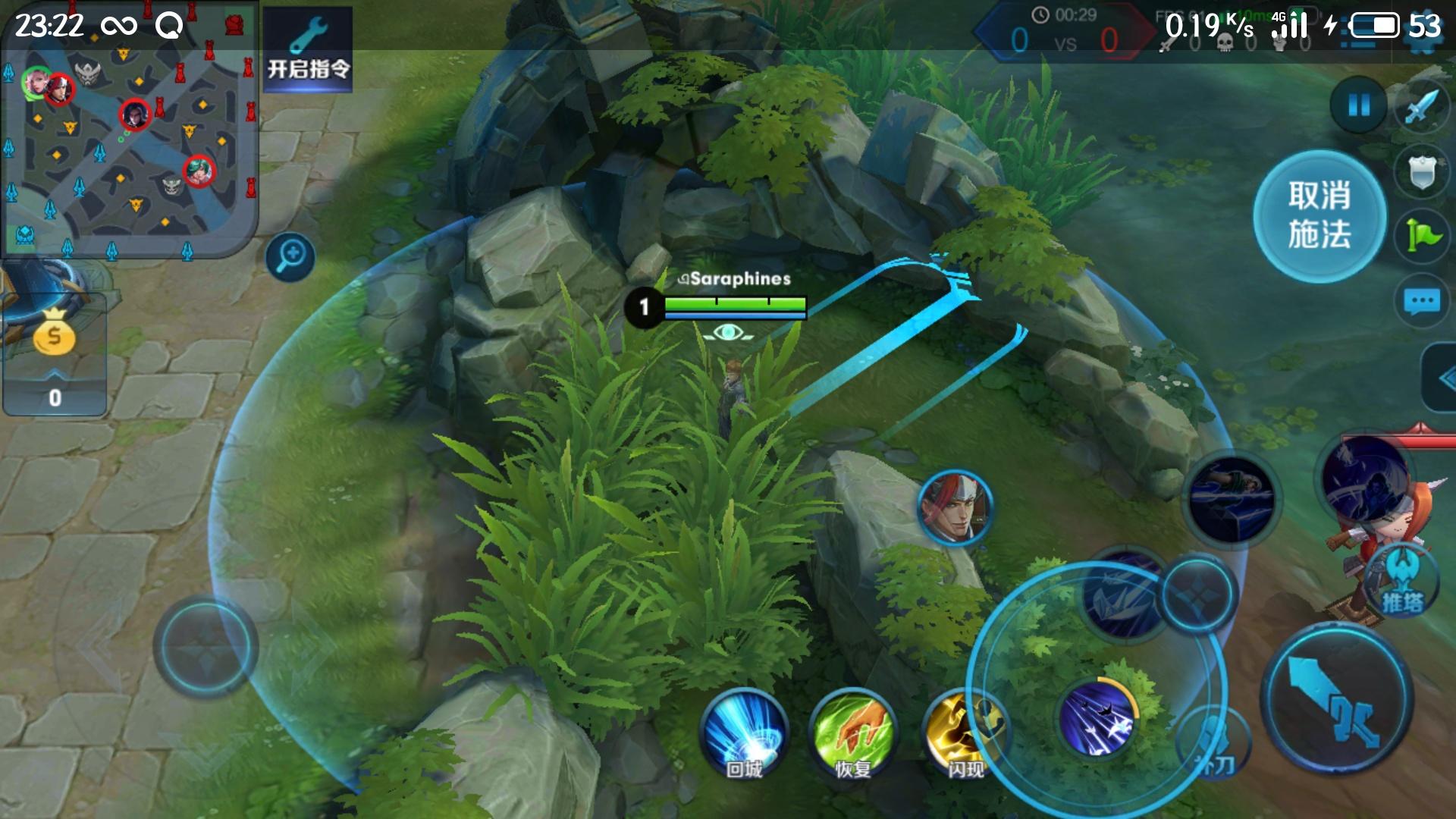Select the blue sword signal icon

tap(1422, 107)
